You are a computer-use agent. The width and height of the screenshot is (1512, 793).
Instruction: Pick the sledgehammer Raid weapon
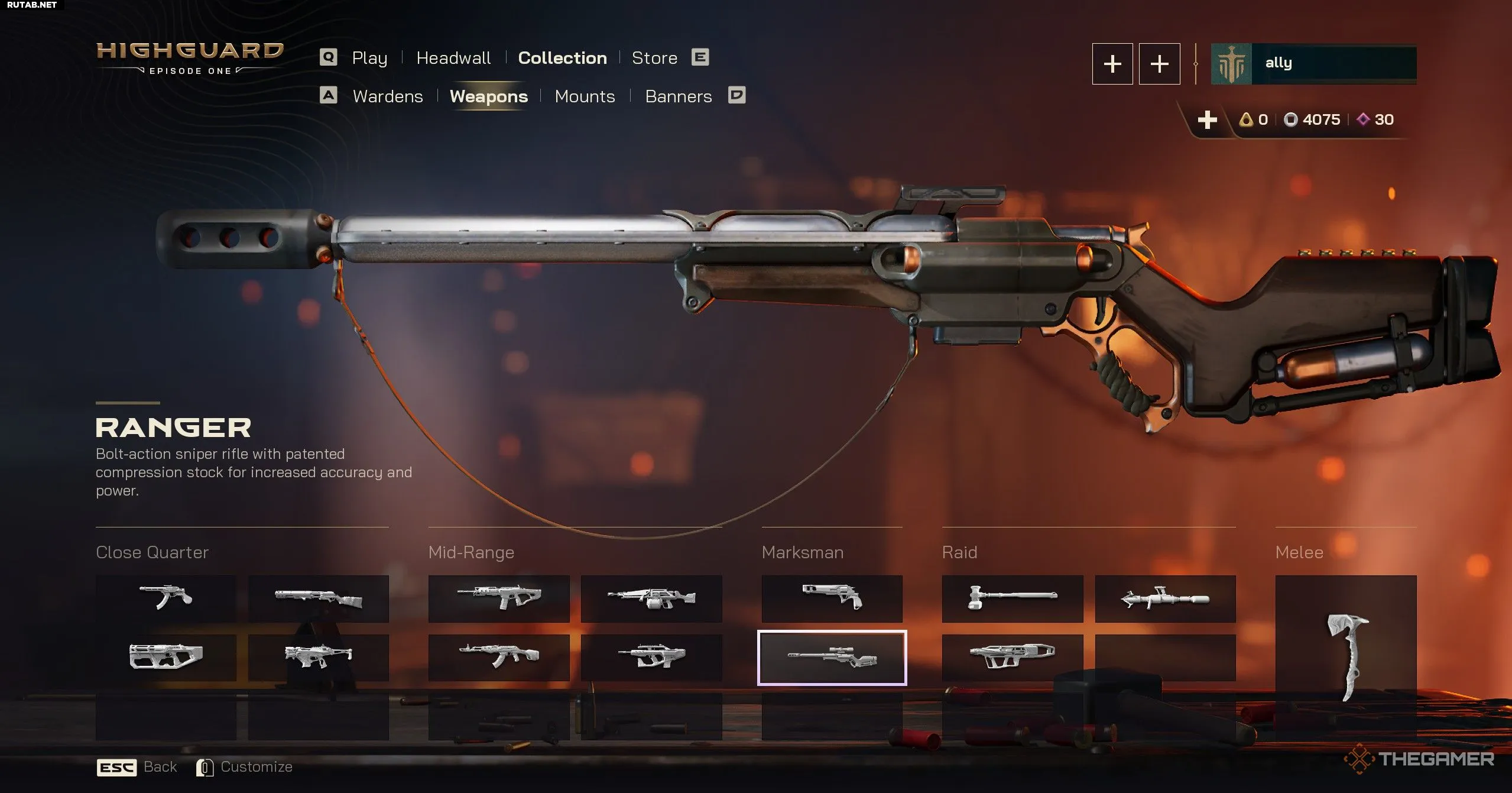point(1012,598)
